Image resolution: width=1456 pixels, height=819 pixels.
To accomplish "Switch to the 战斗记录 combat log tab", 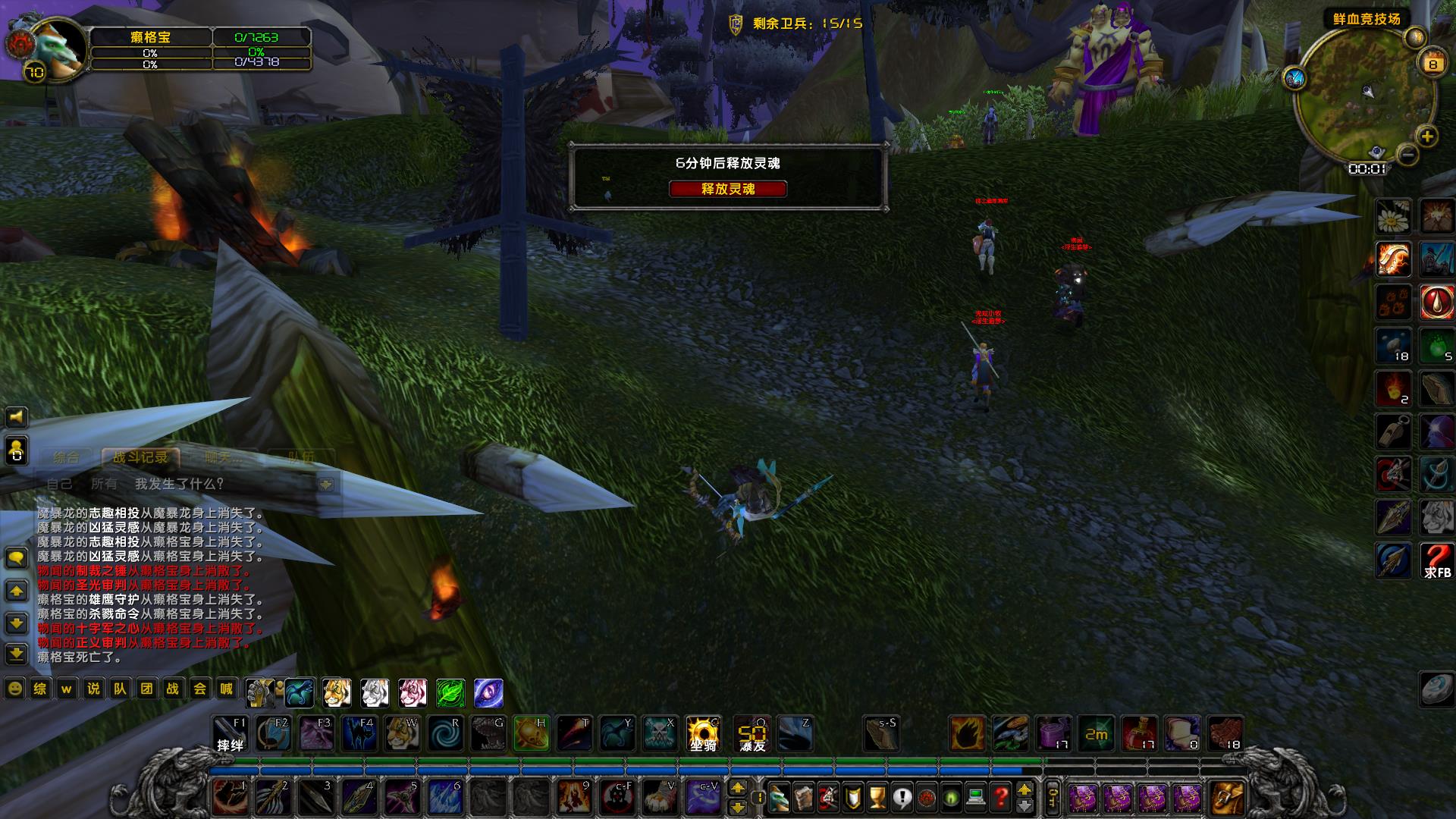I will point(140,457).
